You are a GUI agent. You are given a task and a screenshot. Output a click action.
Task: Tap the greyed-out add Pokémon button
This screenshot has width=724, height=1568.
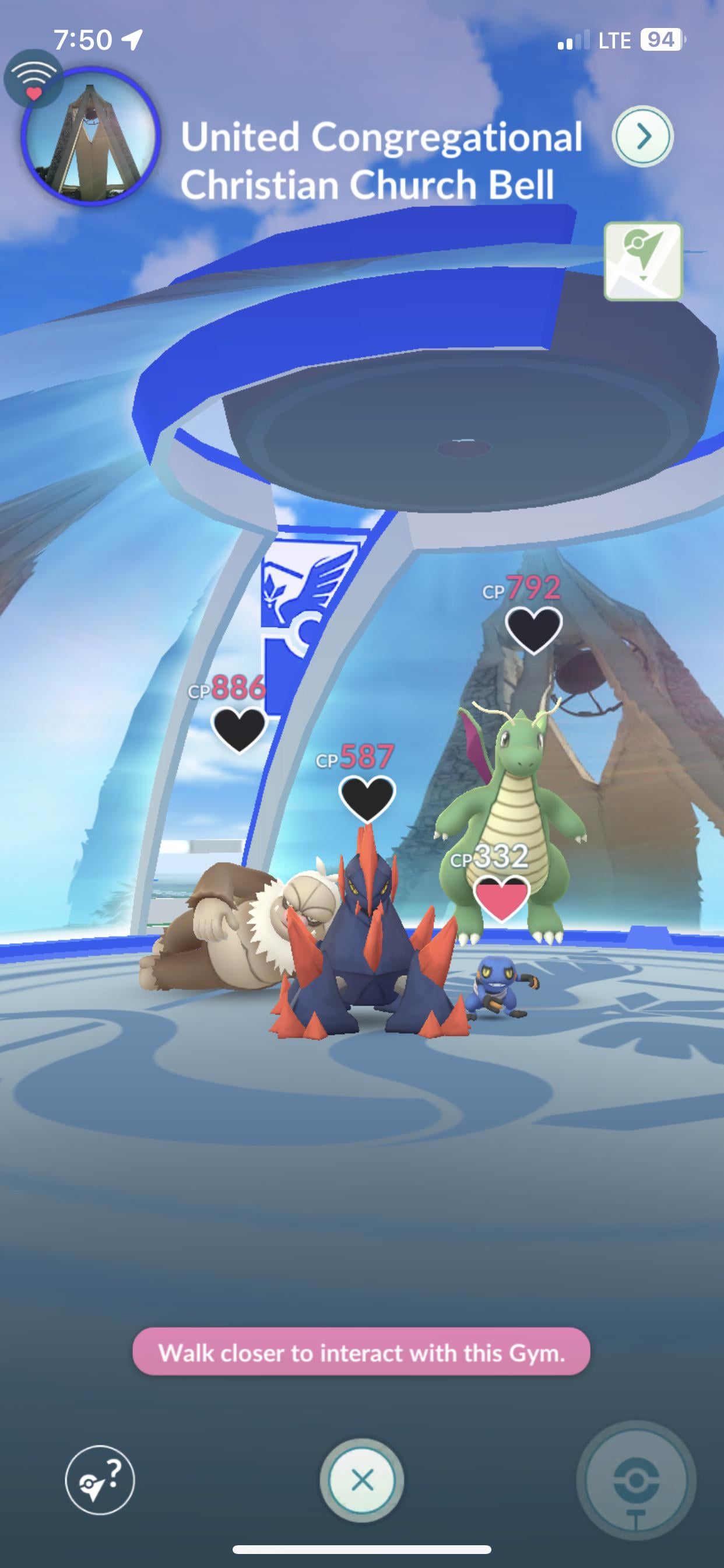[x=636, y=1481]
